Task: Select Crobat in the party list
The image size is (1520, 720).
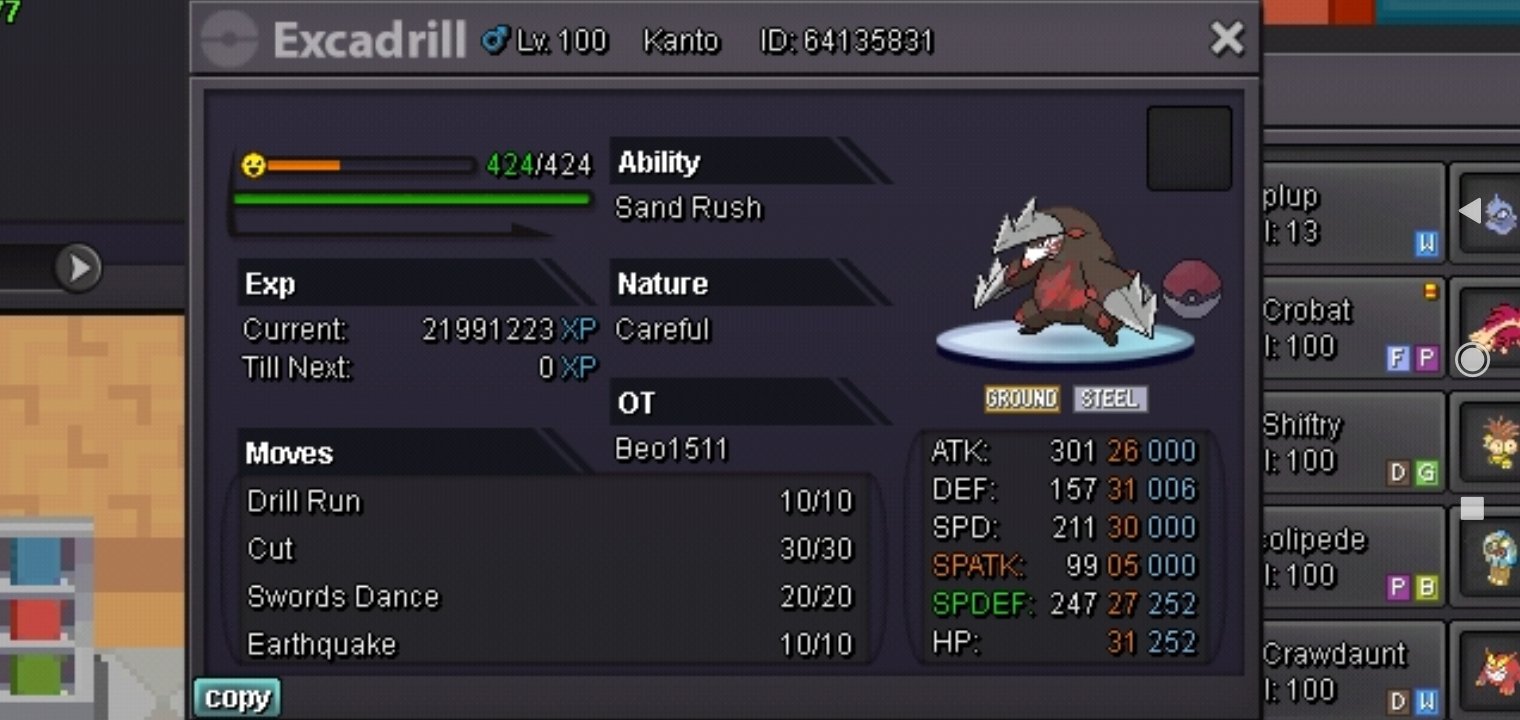Action: 1352,328
